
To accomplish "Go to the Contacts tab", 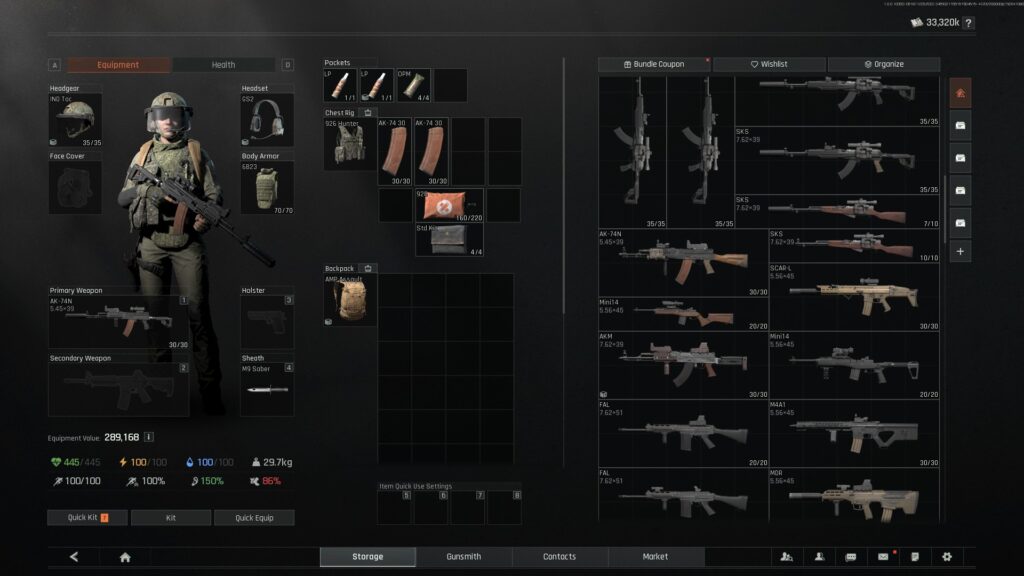I will 559,556.
